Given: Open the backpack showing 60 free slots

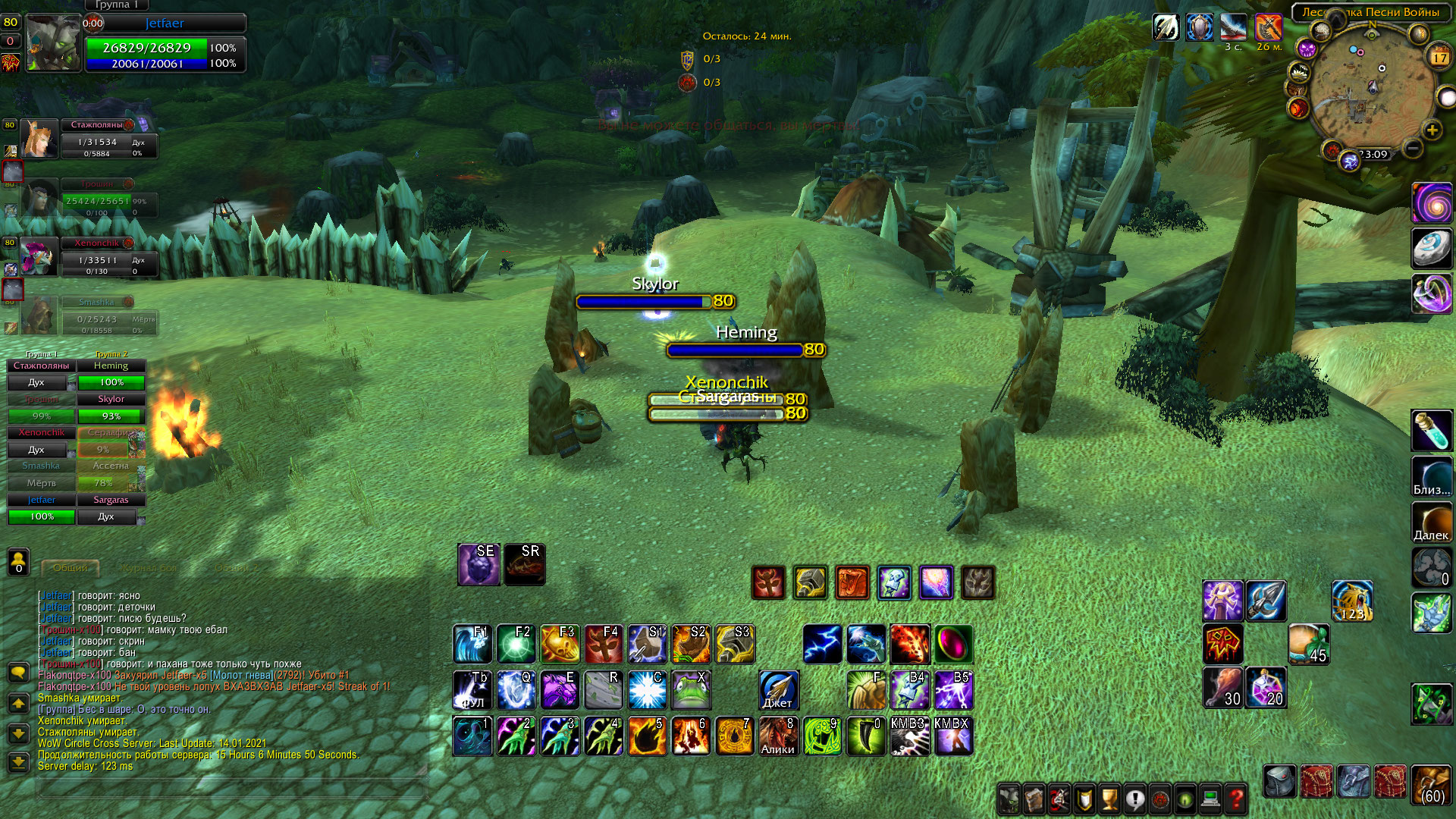Looking at the screenshot, I should [1431, 784].
